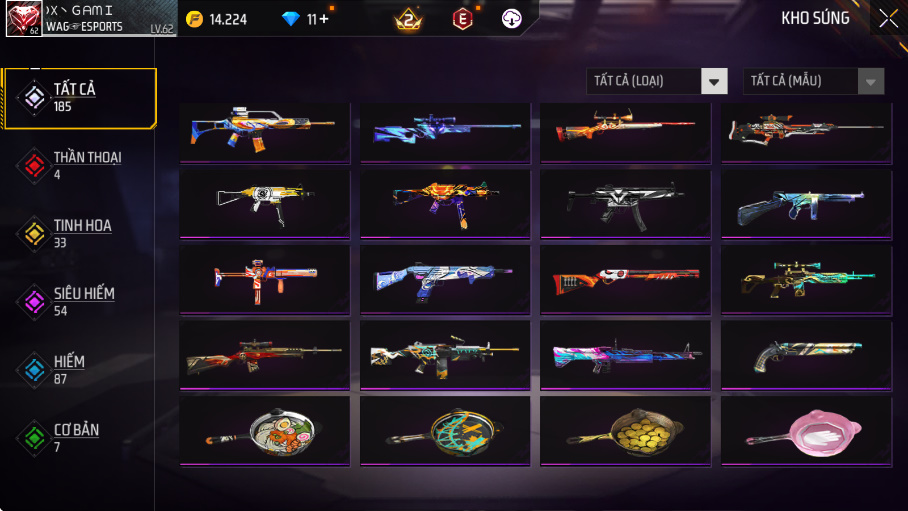Viewport: 908px width, 511px height.
Task: Open the download center icon
Action: pyautogui.click(x=511, y=19)
